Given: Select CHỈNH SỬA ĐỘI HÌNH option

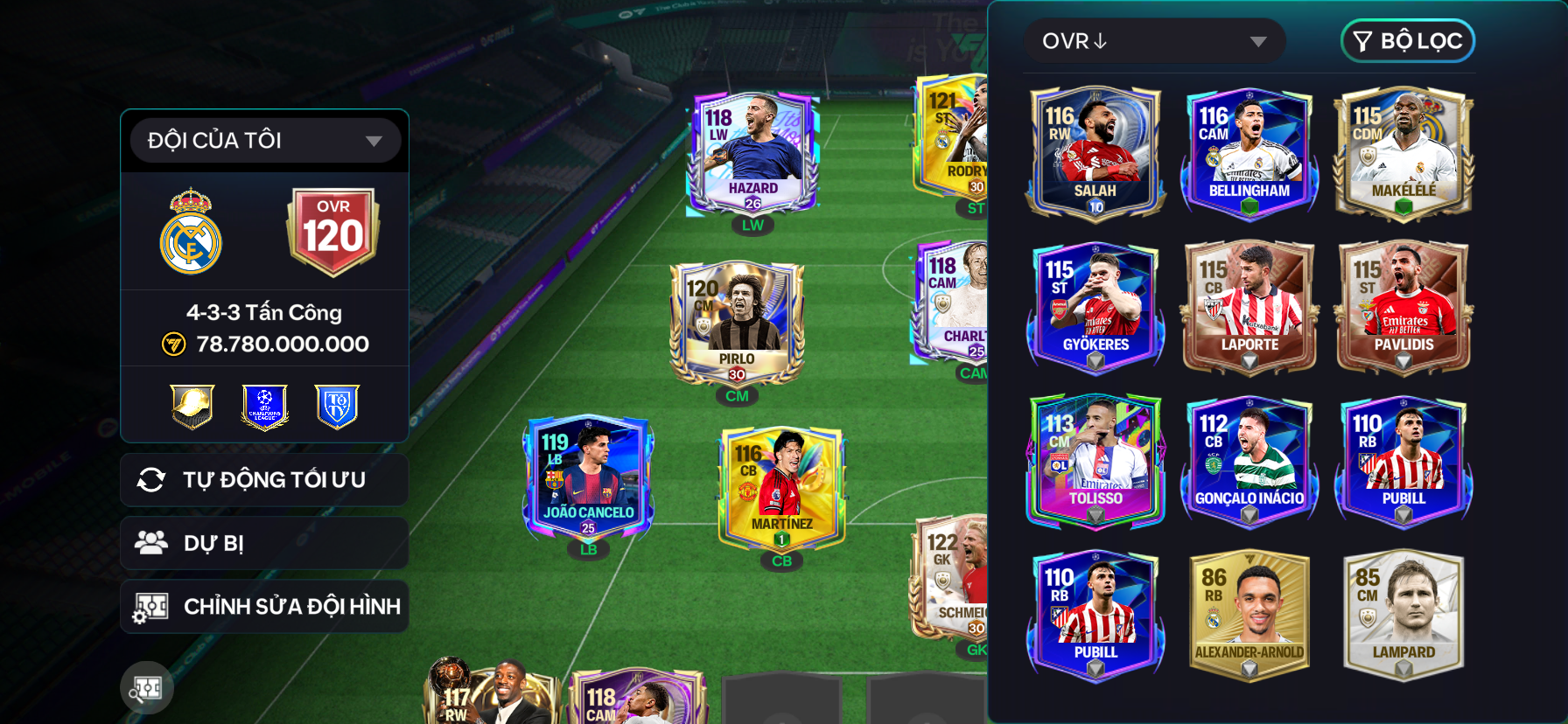Looking at the screenshot, I should 264,606.
